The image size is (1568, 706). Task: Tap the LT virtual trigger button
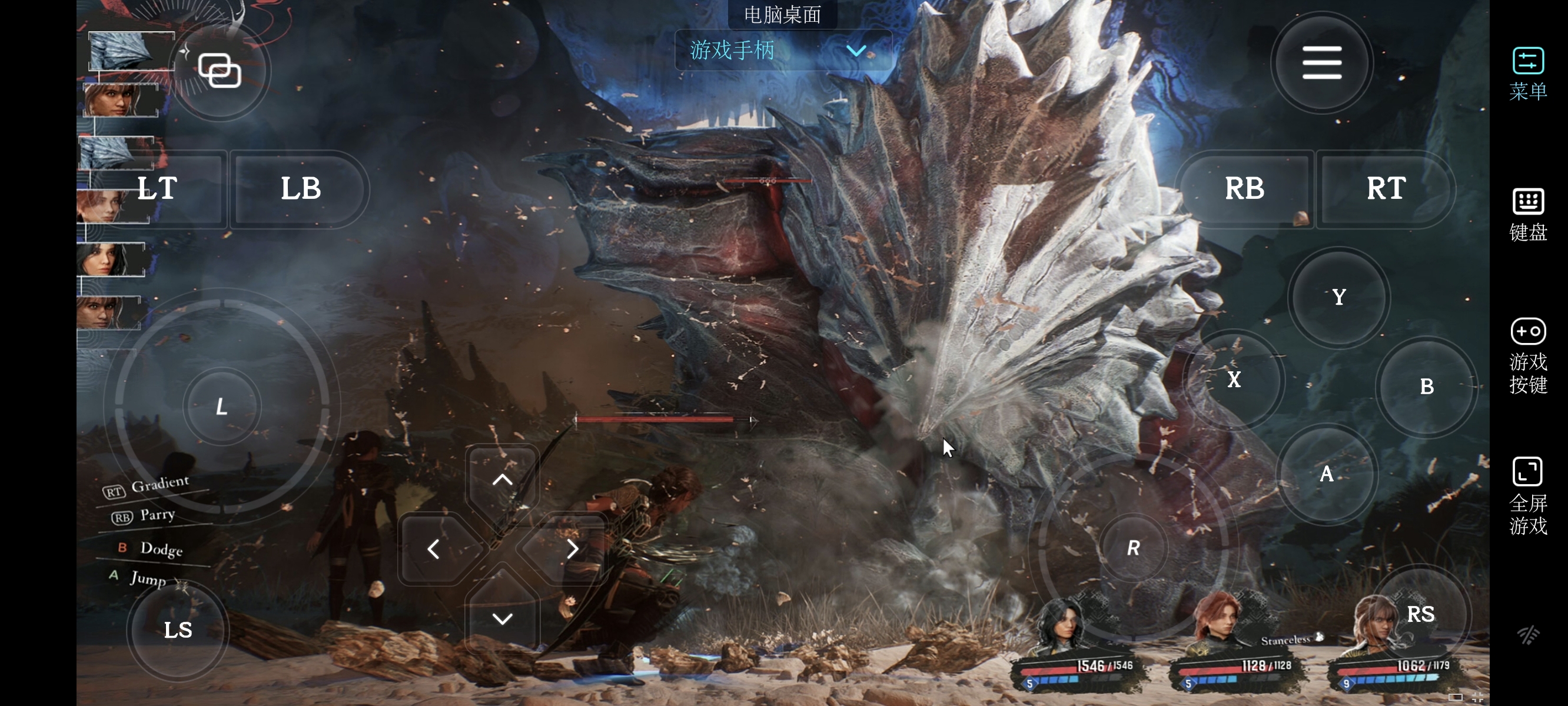(157, 189)
